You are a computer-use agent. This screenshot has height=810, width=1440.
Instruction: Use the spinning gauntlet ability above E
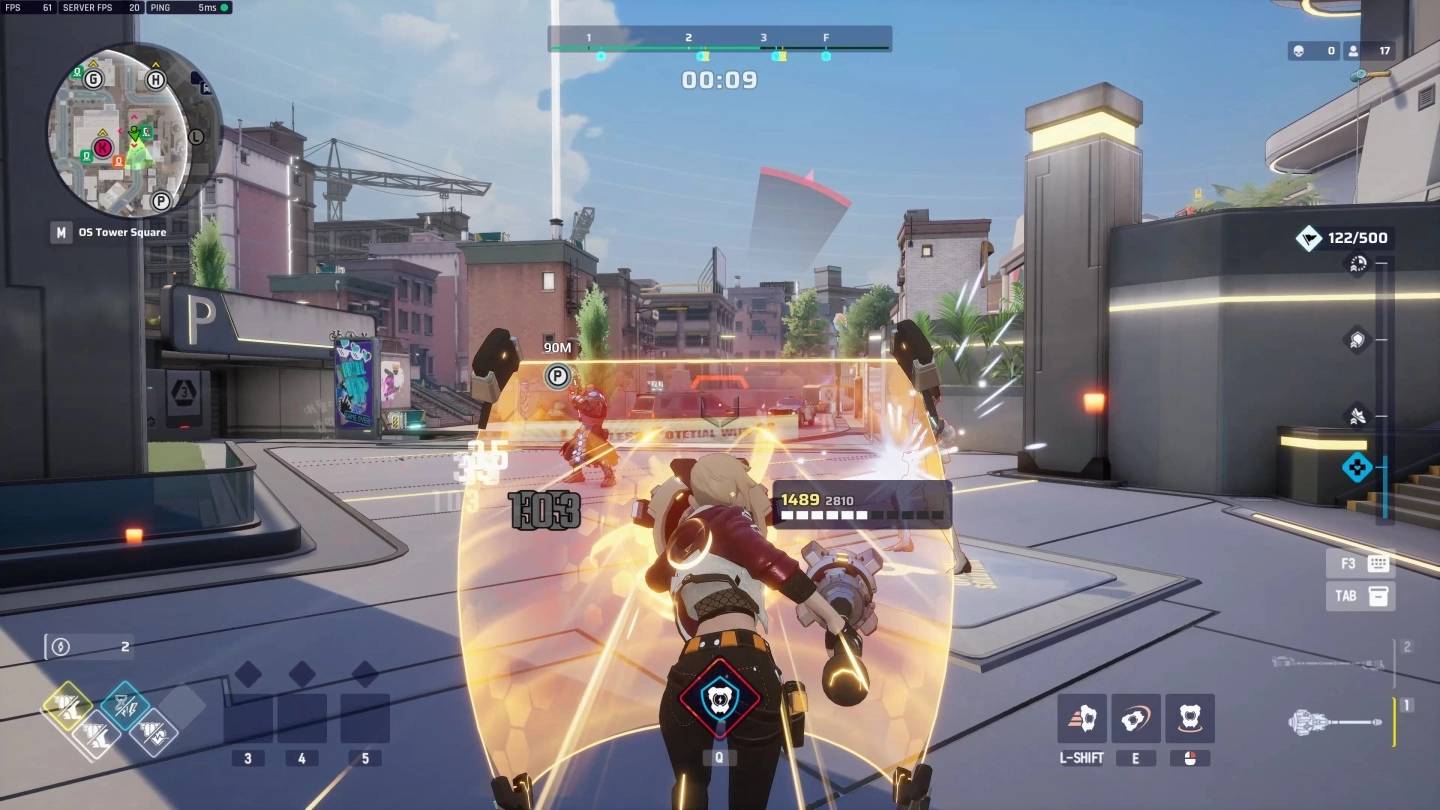tap(1136, 719)
